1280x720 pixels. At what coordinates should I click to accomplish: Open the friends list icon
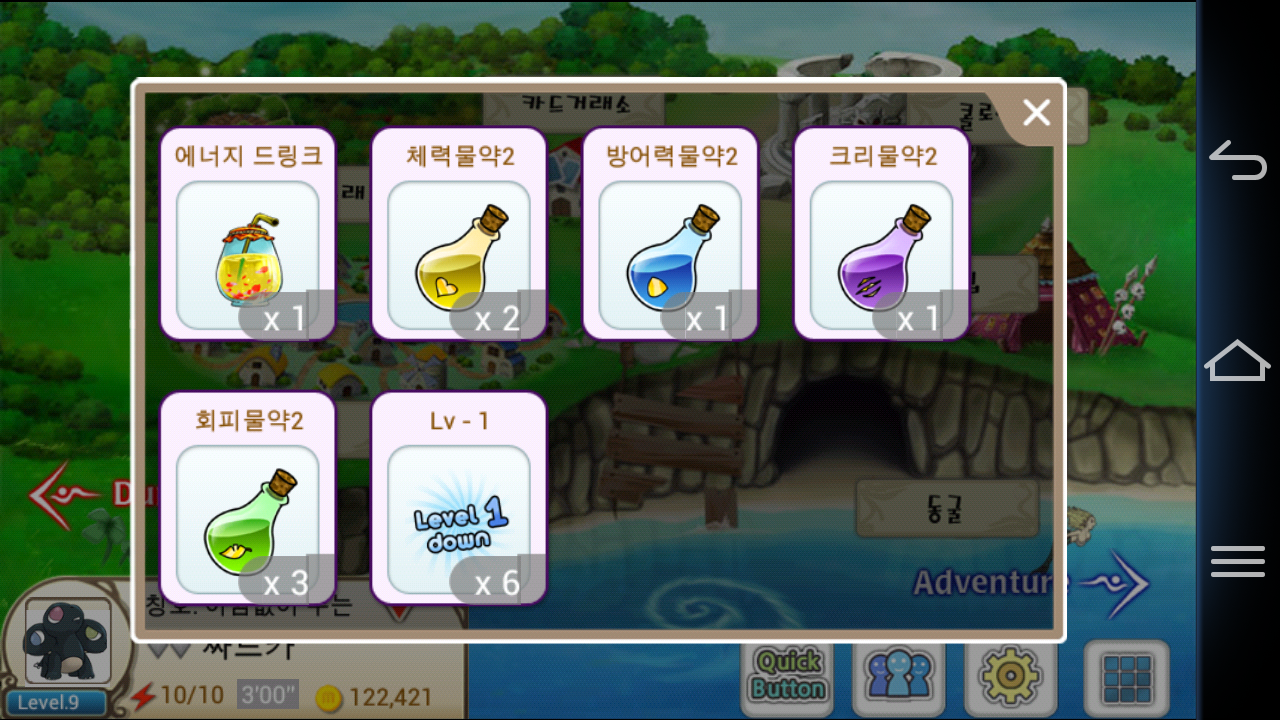899,675
